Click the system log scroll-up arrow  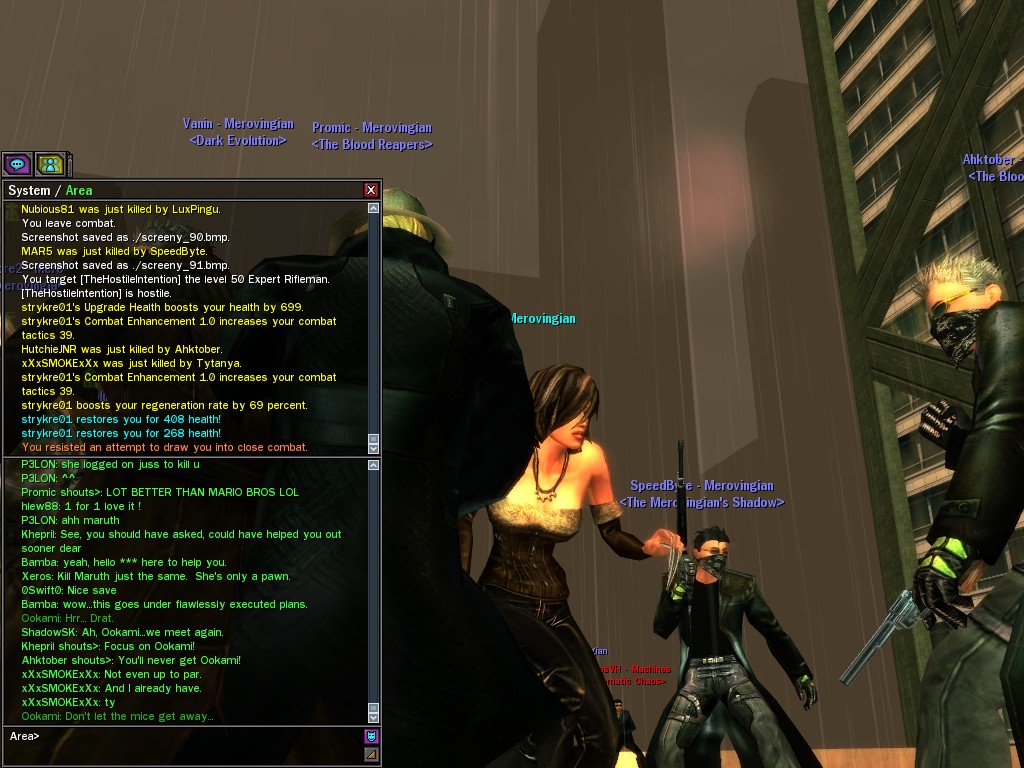pyautogui.click(x=374, y=209)
